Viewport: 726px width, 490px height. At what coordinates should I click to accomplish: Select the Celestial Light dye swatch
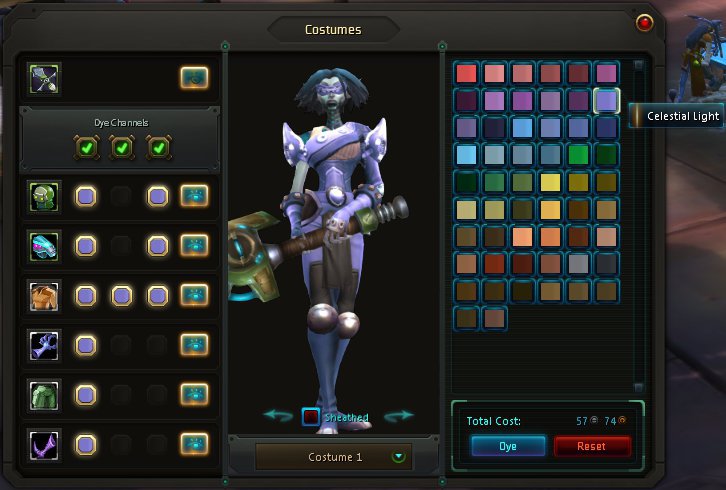(606, 100)
